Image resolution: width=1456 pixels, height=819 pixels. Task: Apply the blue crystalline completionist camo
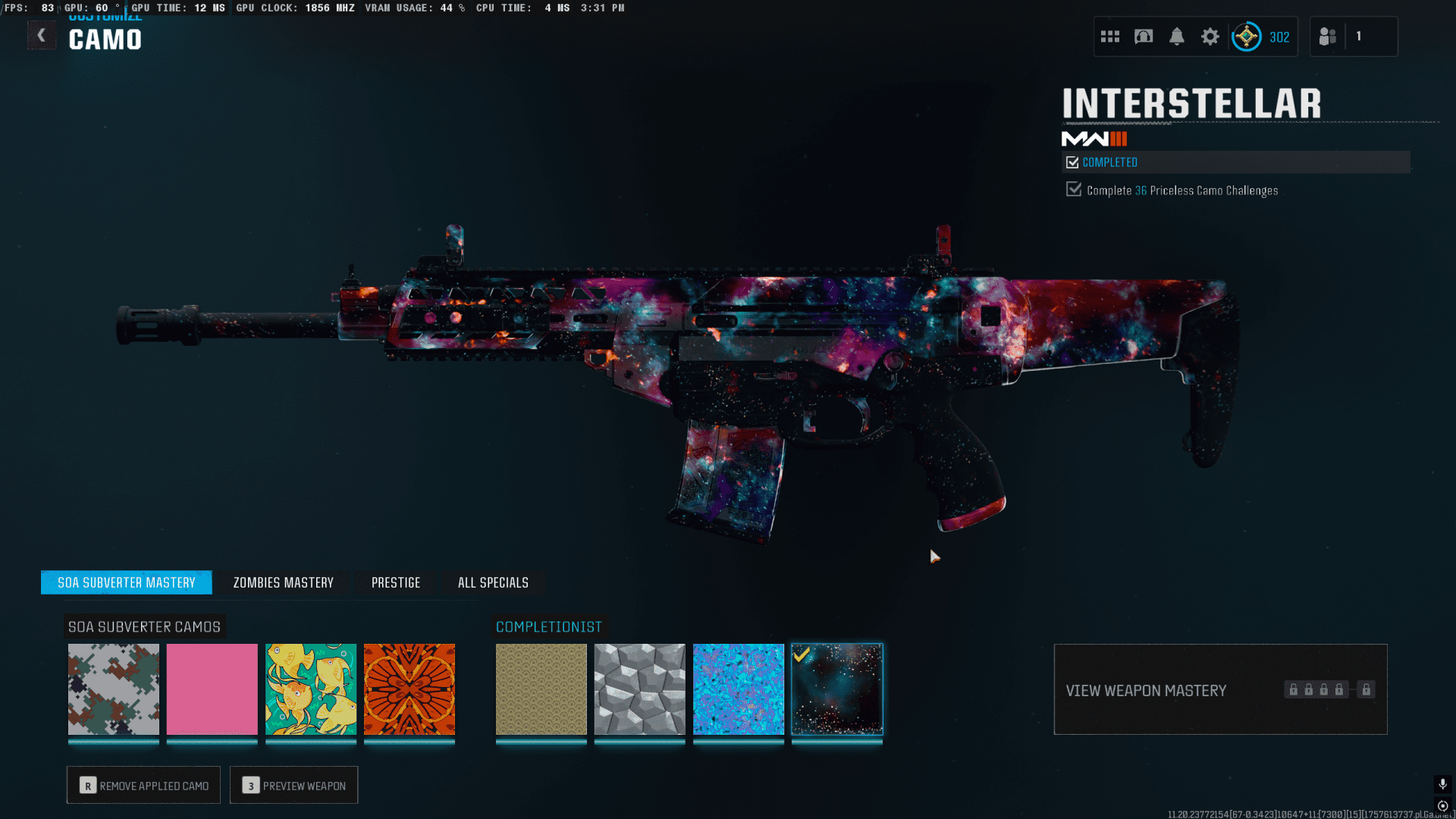739,689
